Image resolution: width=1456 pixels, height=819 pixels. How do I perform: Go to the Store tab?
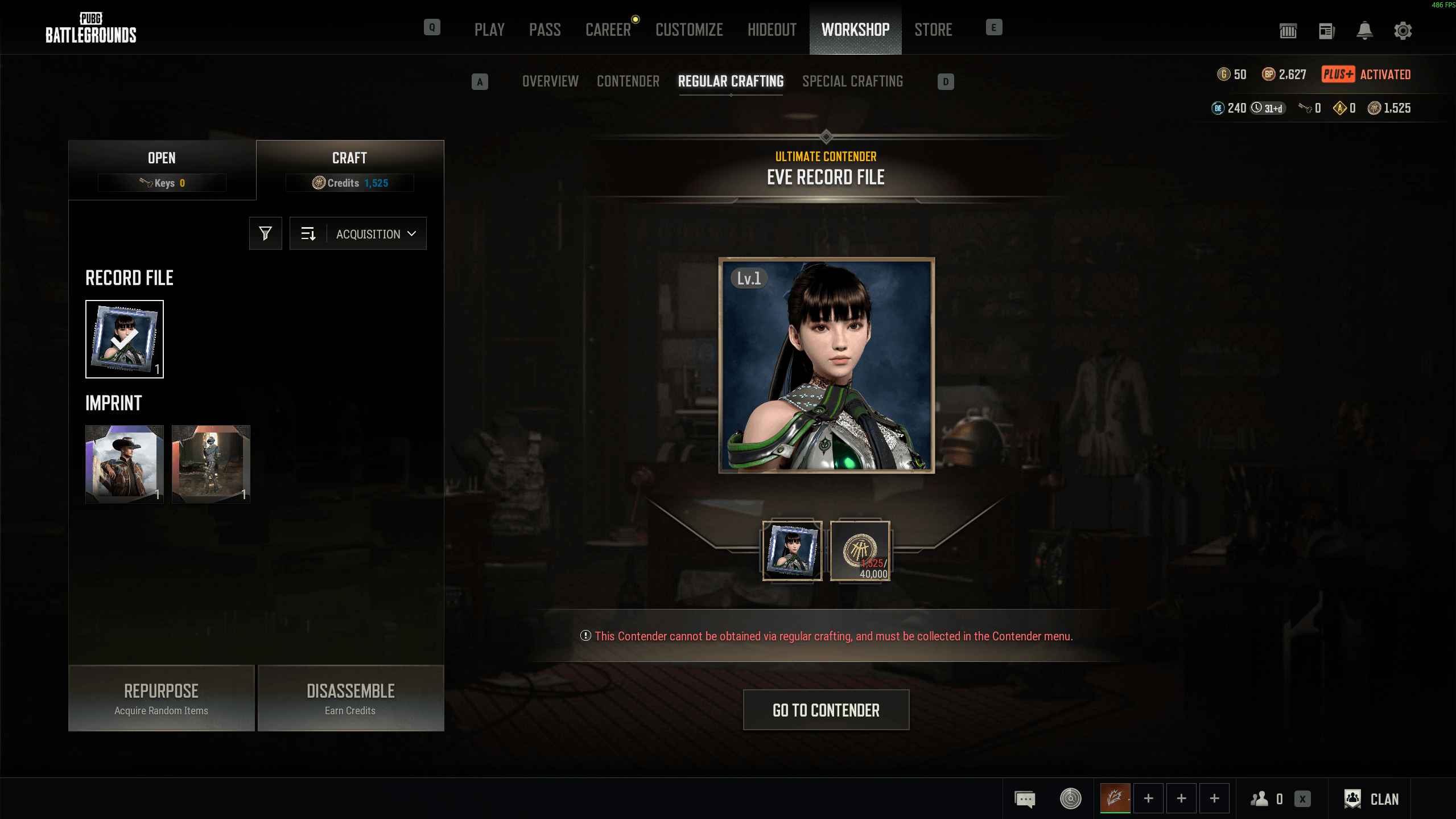[x=933, y=30]
